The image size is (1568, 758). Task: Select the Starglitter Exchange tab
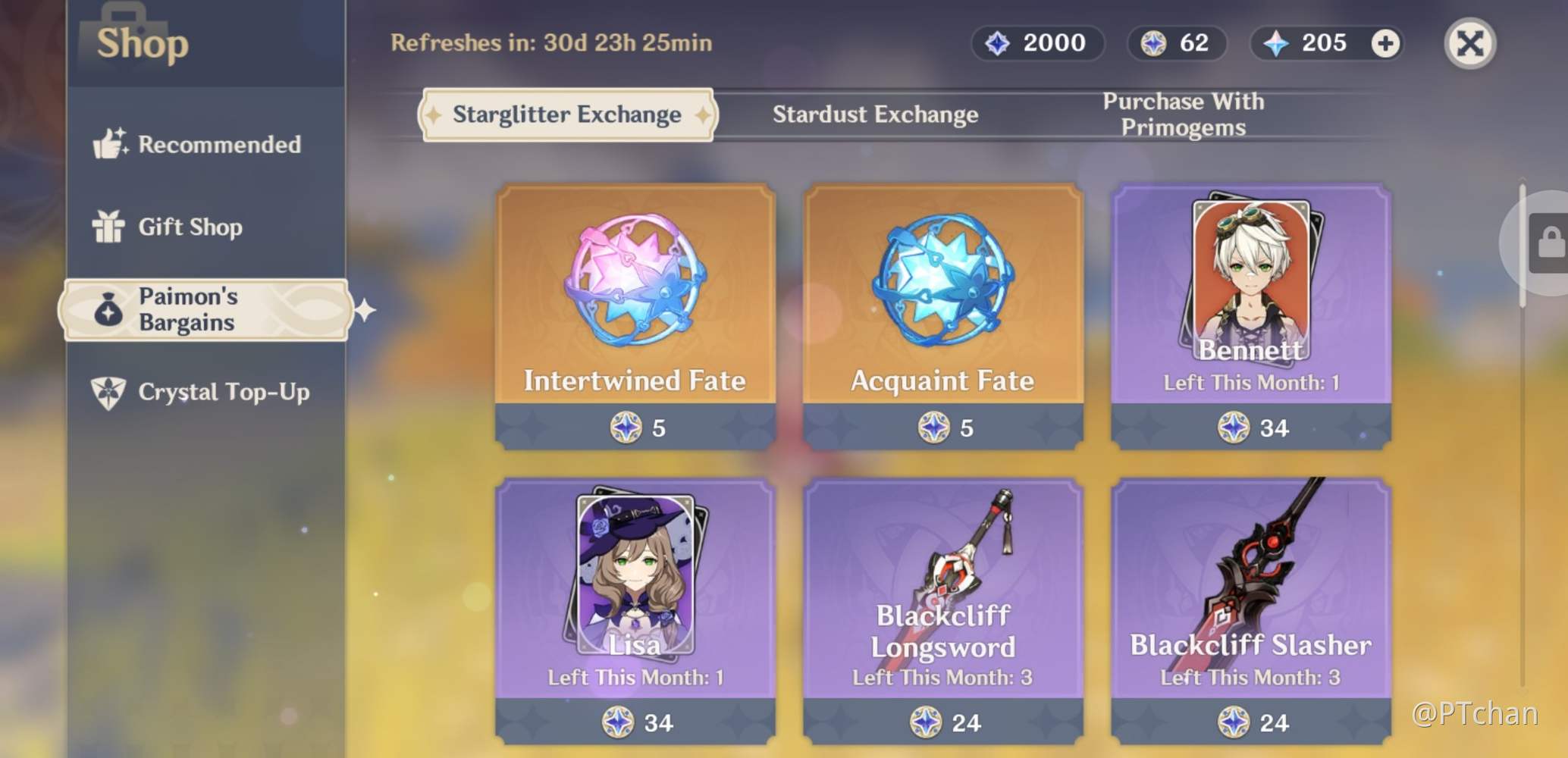566,114
